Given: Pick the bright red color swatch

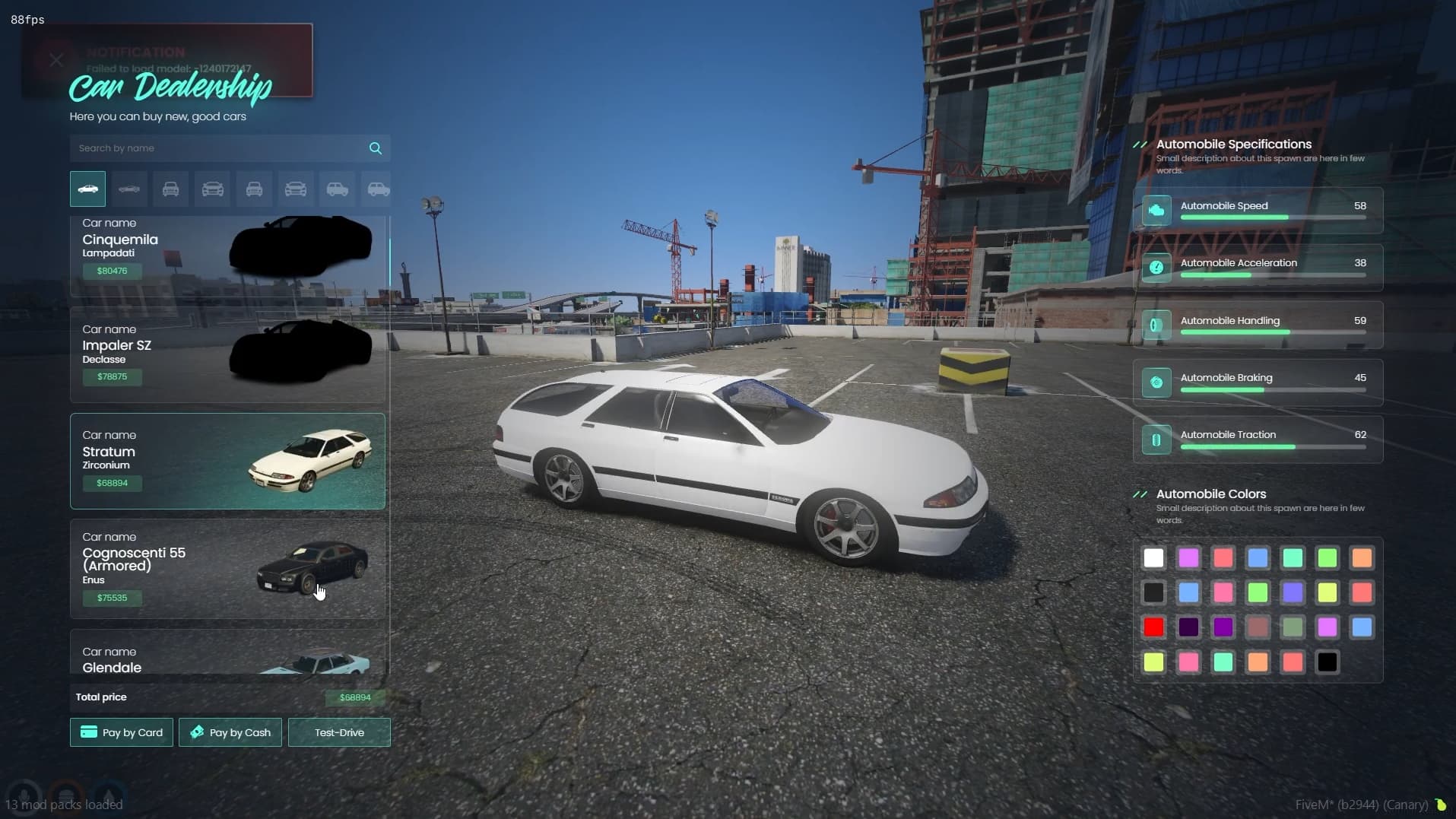Looking at the screenshot, I should point(1153,627).
